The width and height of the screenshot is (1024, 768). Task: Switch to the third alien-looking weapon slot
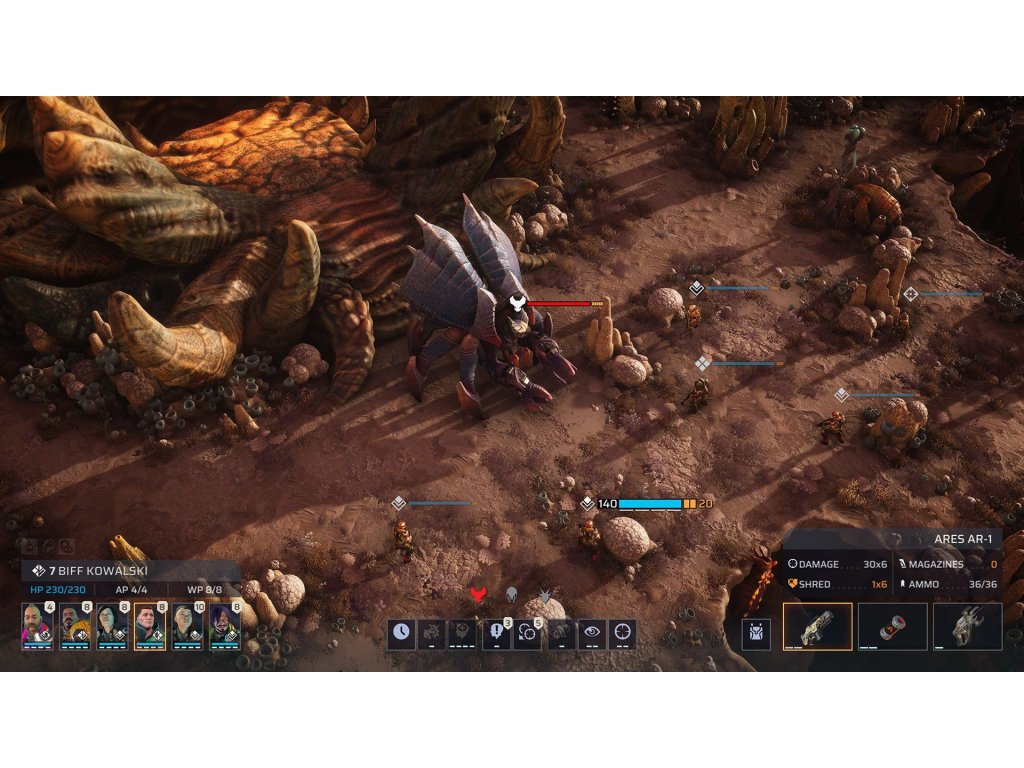coord(967,627)
